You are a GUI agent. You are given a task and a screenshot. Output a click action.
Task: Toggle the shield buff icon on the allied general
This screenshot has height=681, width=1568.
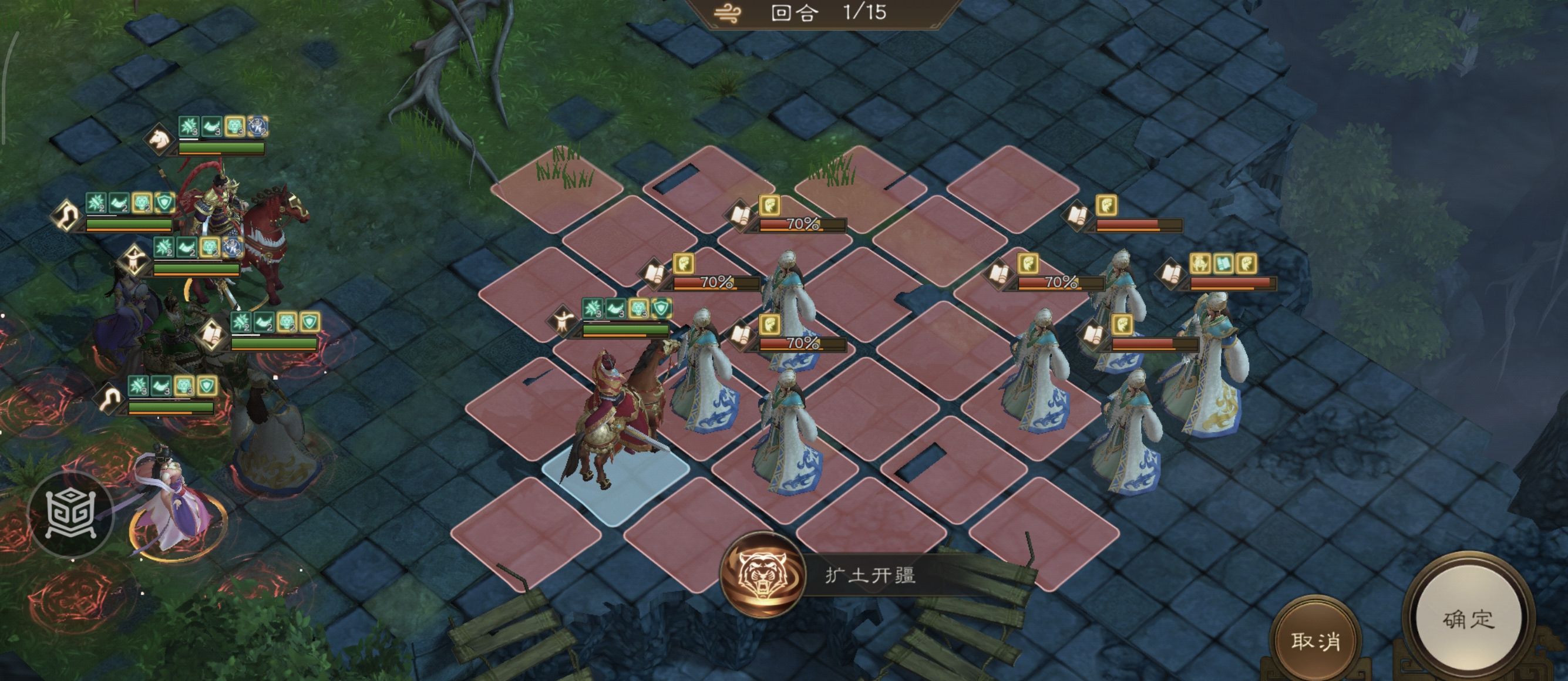point(164,202)
